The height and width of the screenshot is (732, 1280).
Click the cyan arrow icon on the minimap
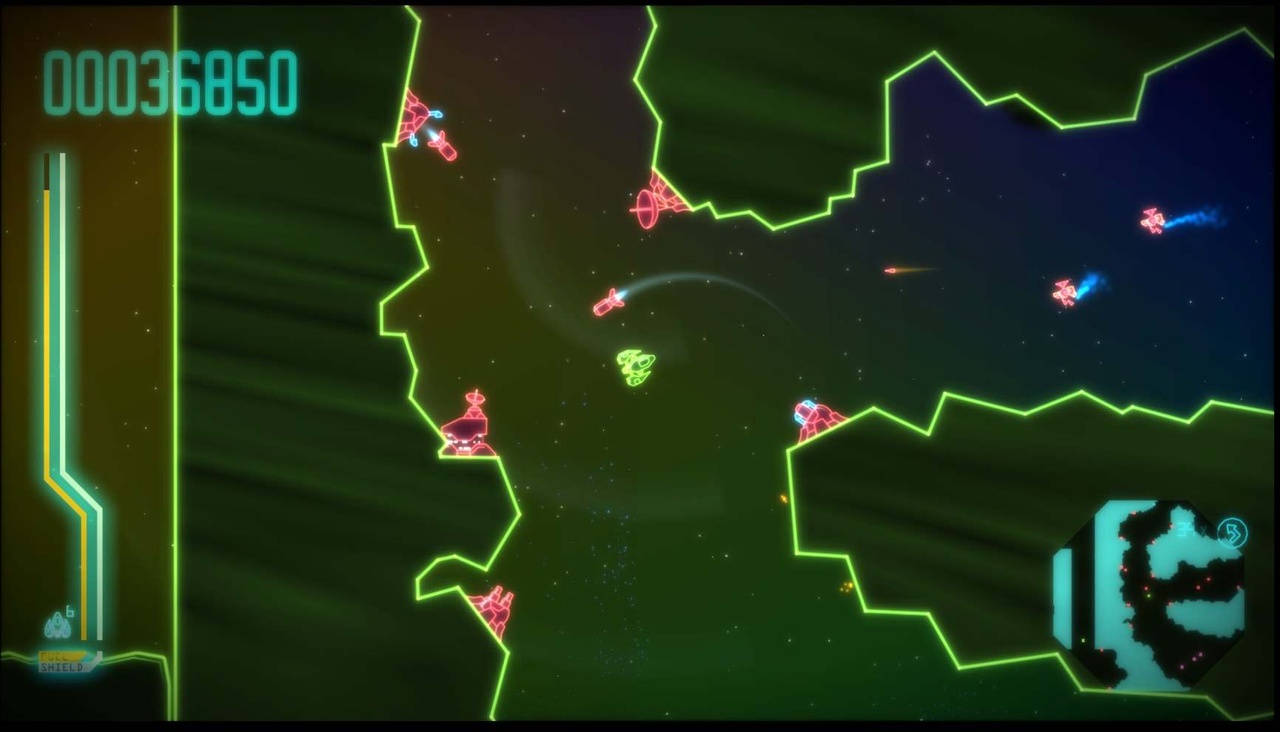(1231, 531)
